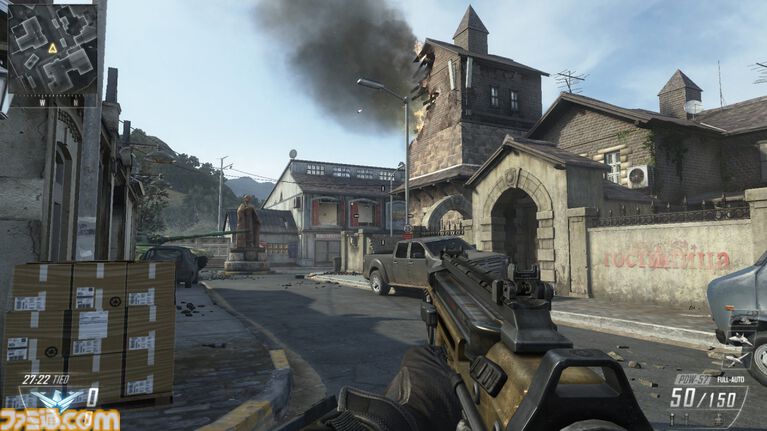Screen dimensions: 767x431
Task: Open the Famitsu.com watermark link
Action: 60,419
